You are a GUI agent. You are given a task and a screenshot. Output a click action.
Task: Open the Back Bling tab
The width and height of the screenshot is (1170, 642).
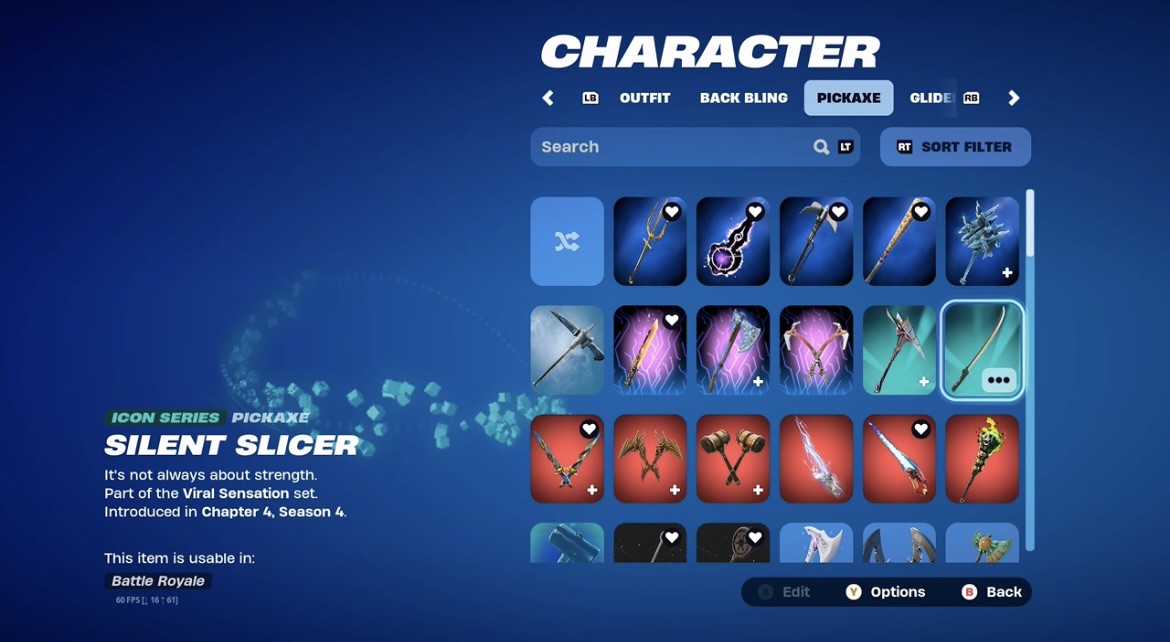pyautogui.click(x=743, y=98)
